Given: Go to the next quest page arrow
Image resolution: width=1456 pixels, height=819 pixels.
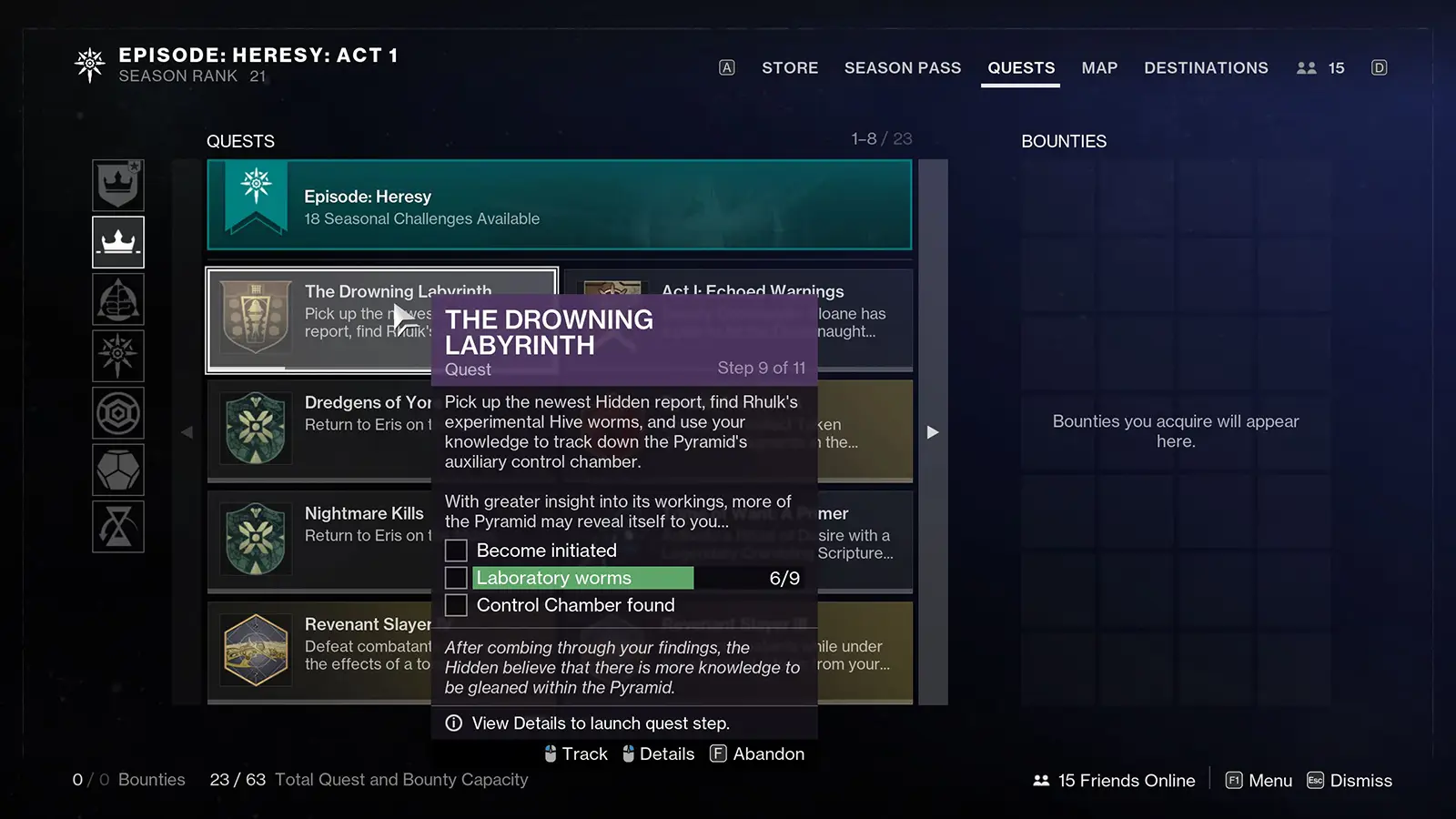Looking at the screenshot, I should tap(933, 432).
